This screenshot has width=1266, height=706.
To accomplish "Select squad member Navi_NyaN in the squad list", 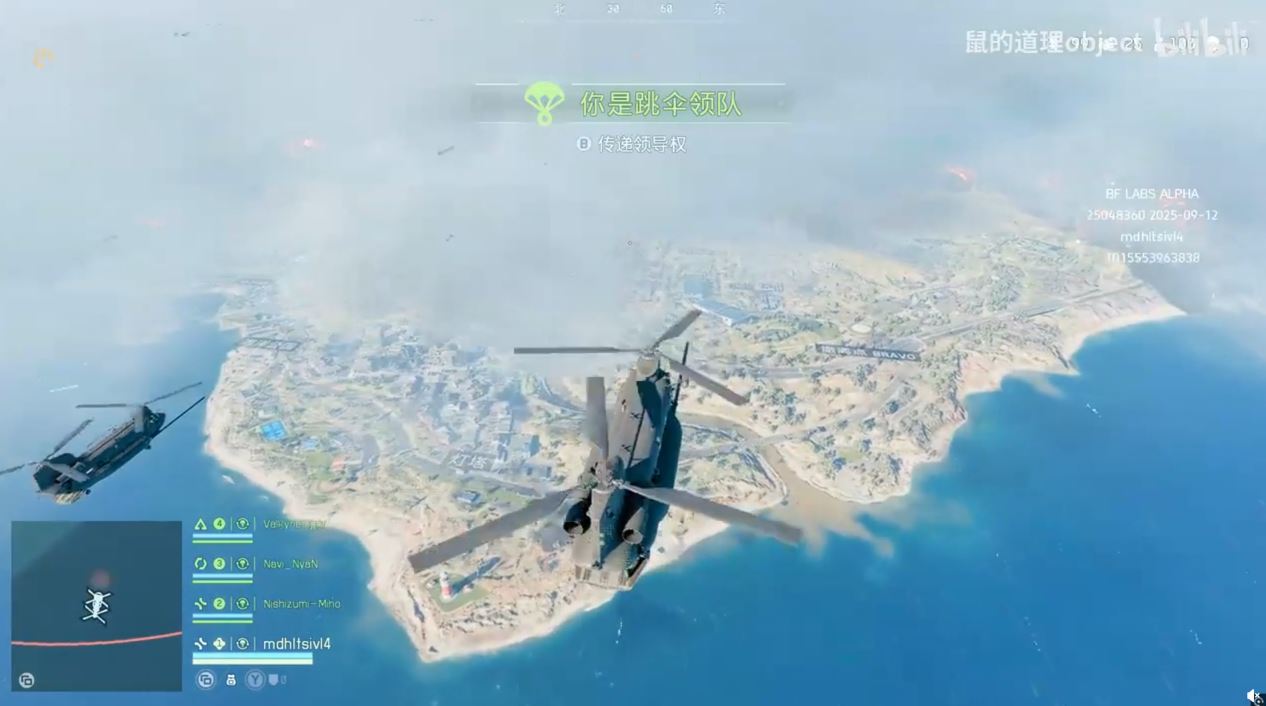I will tap(290, 564).
